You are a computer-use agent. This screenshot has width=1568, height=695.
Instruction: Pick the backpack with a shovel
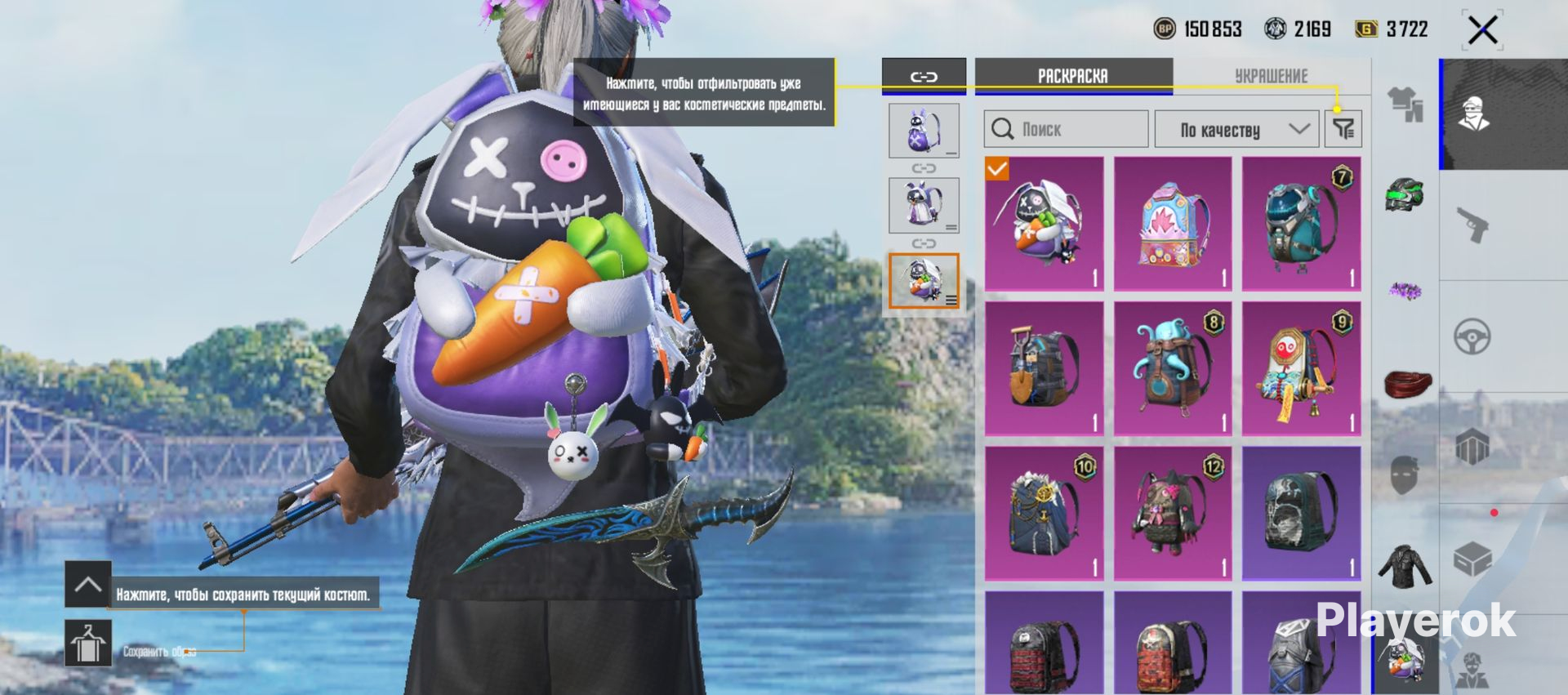tap(1044, 369)
